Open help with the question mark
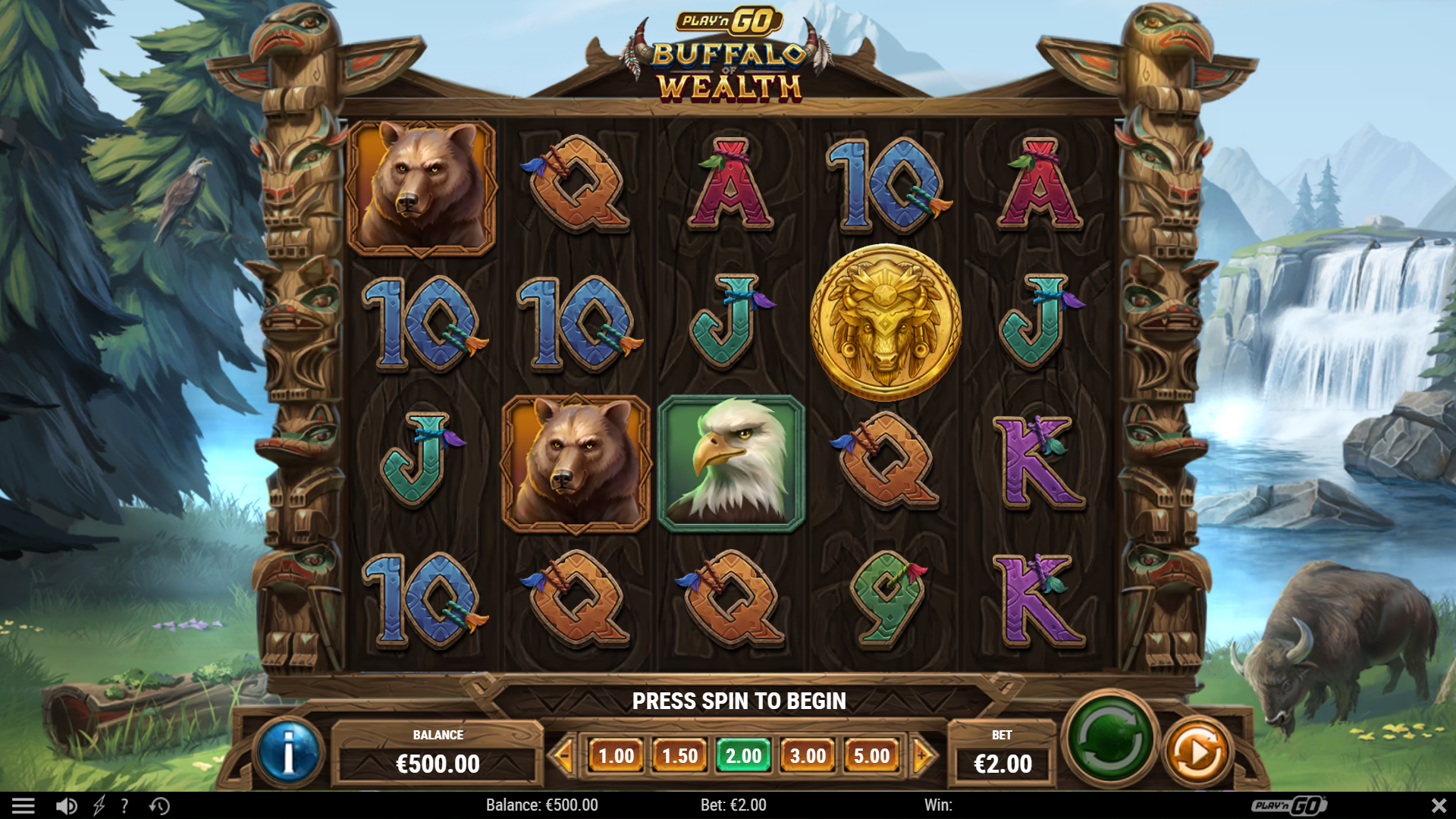Image resolution: width=1456 pixels, height=819 pixels. (x=125, y=805)
